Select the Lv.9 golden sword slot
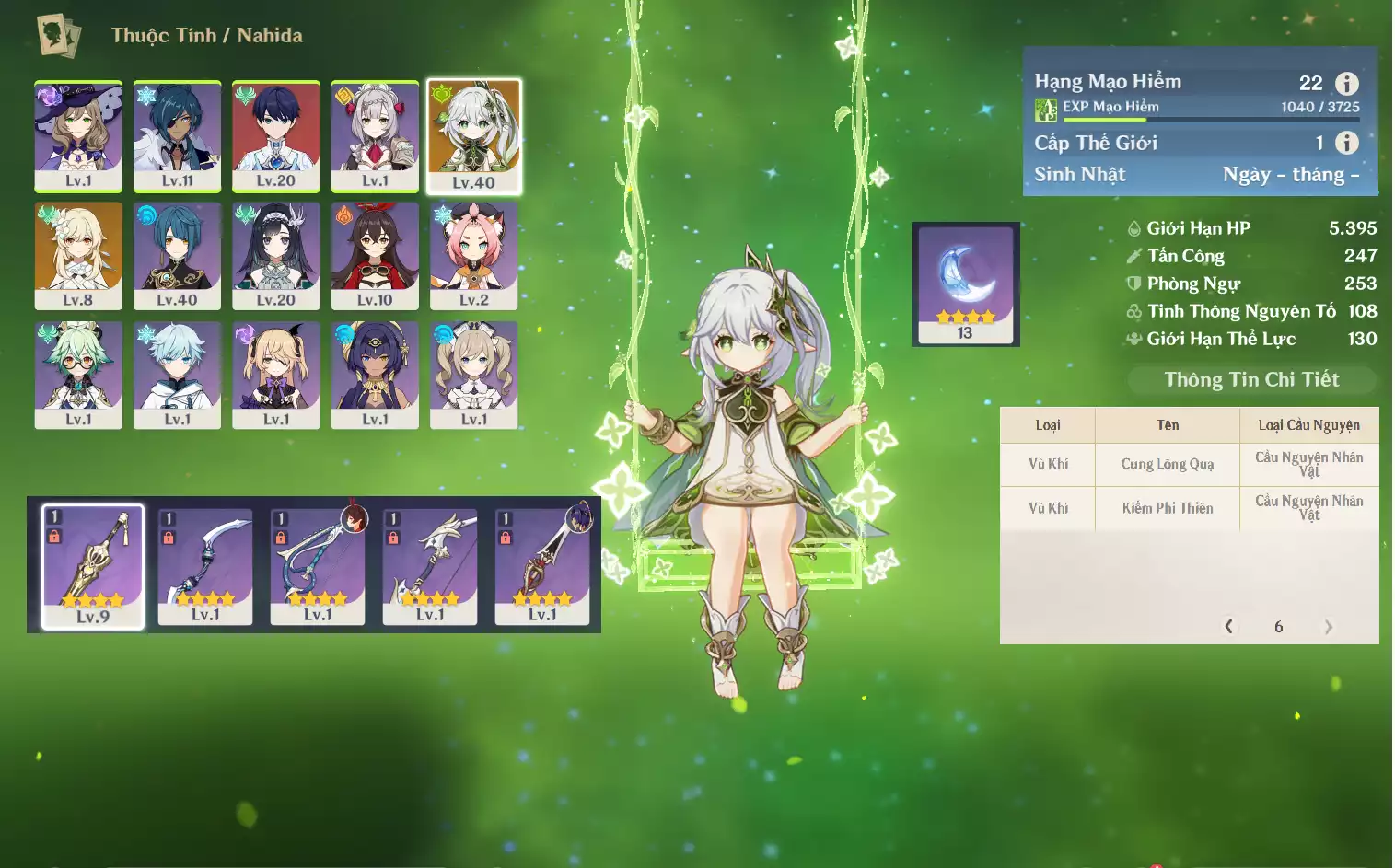The image size is (1395, 868). click(x=93, y=565)
